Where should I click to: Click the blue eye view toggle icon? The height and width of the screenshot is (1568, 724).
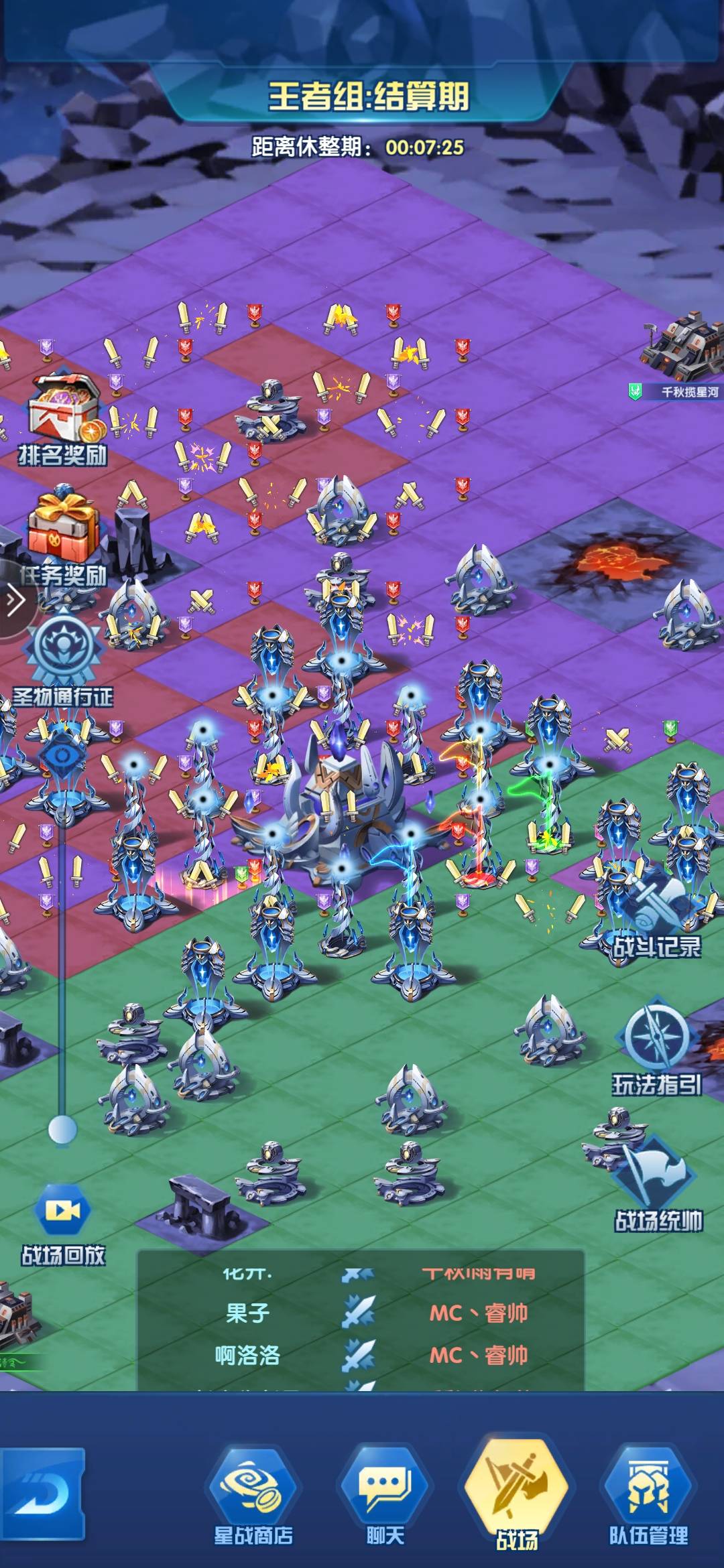point(62,757)
